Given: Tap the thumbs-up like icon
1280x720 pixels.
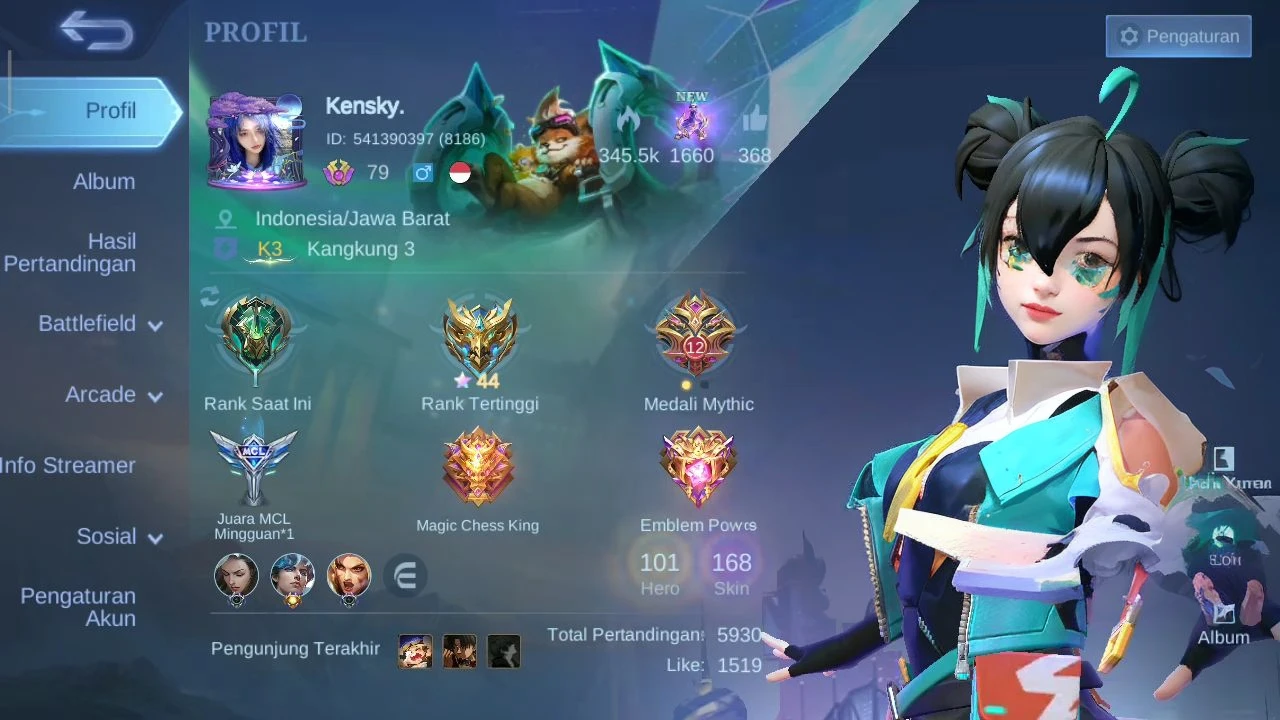Looking at the screenshot, I should (x=754, y=123).
